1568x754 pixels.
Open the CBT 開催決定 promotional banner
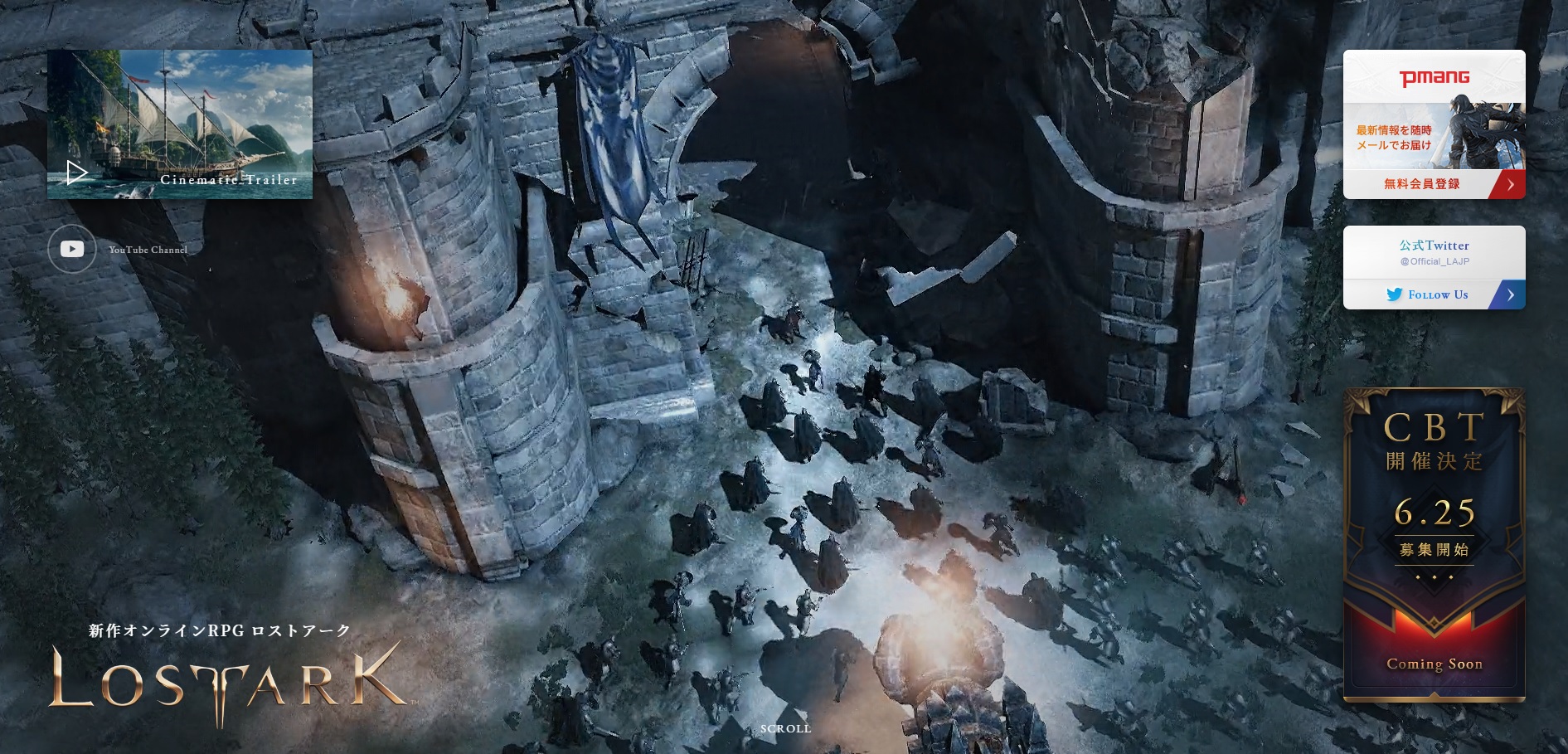tap(1435, 547)
